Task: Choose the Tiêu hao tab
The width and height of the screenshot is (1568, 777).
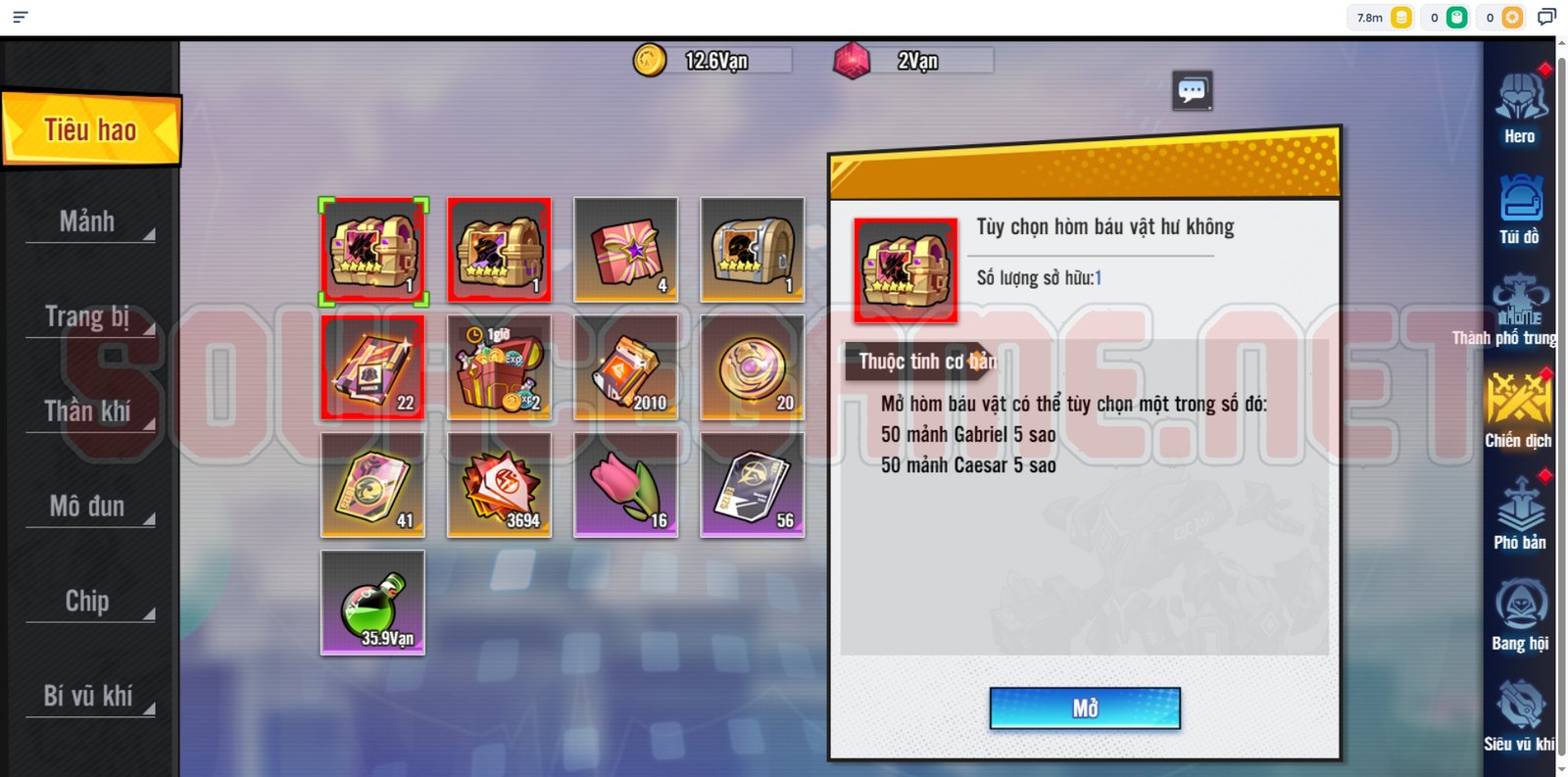Action: [90, 129]
